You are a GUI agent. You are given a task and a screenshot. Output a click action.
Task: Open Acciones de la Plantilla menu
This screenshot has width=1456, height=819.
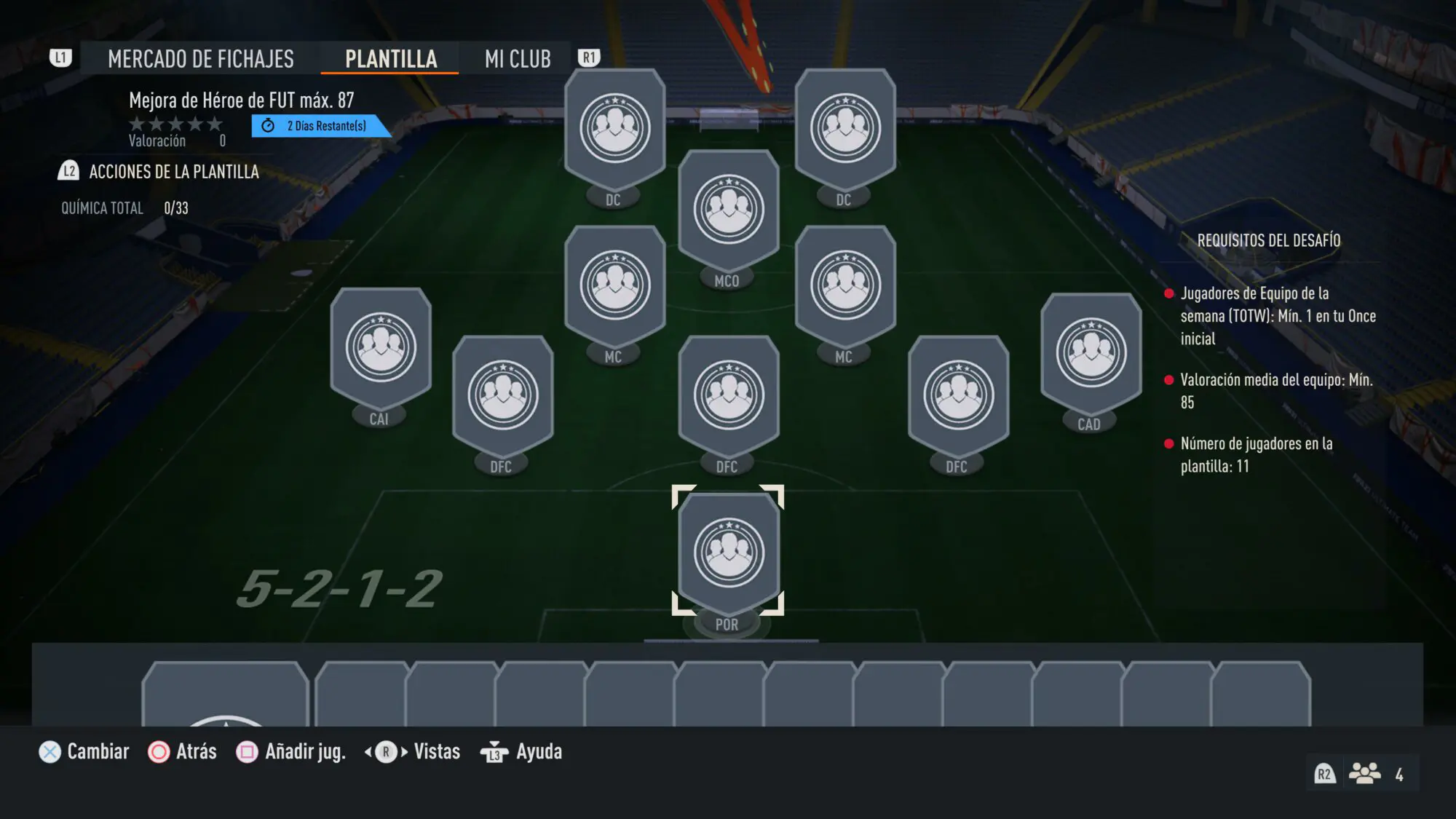click(x=173, y=172)
